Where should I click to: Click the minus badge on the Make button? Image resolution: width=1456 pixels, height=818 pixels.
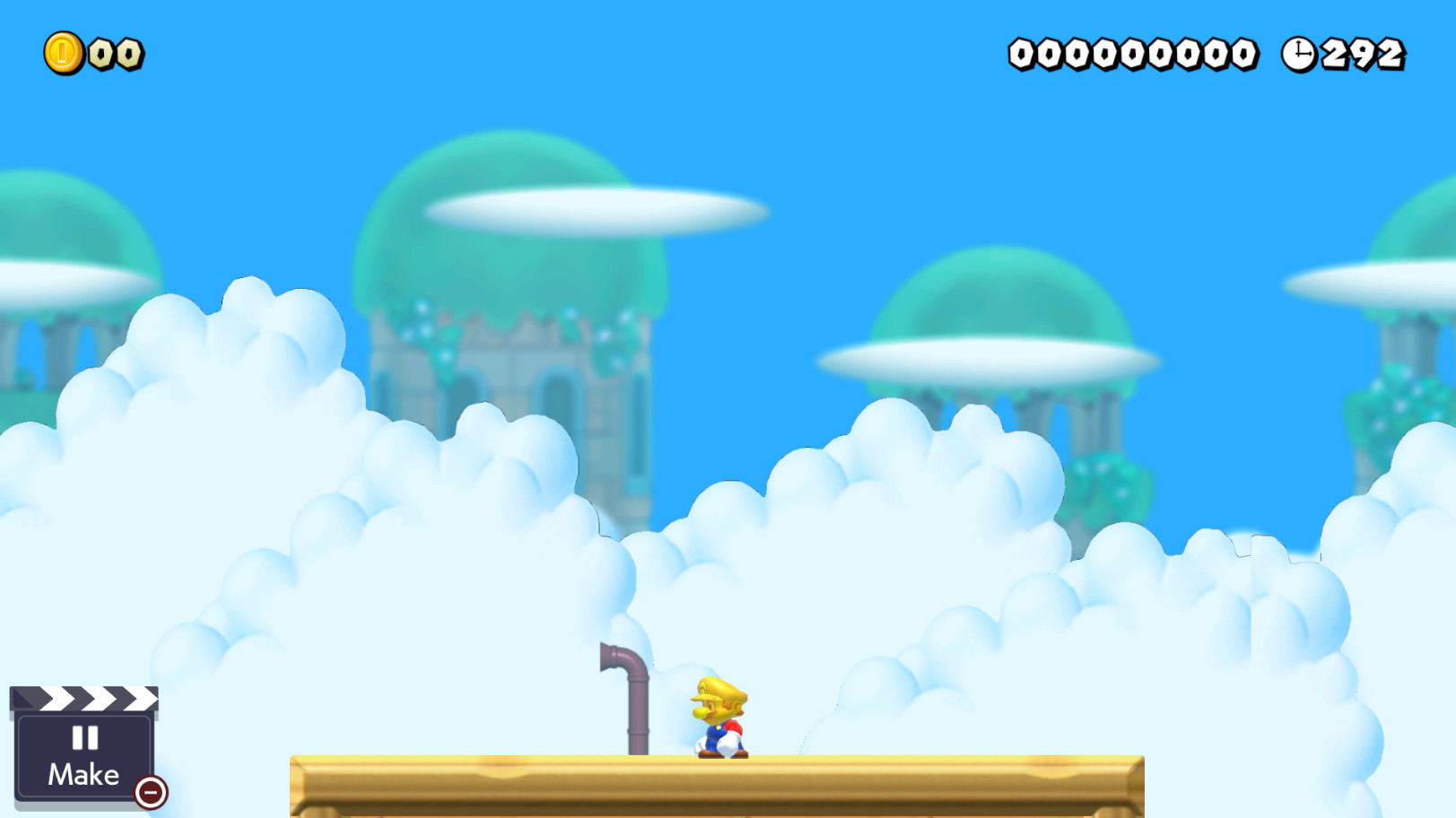[151, 792]
